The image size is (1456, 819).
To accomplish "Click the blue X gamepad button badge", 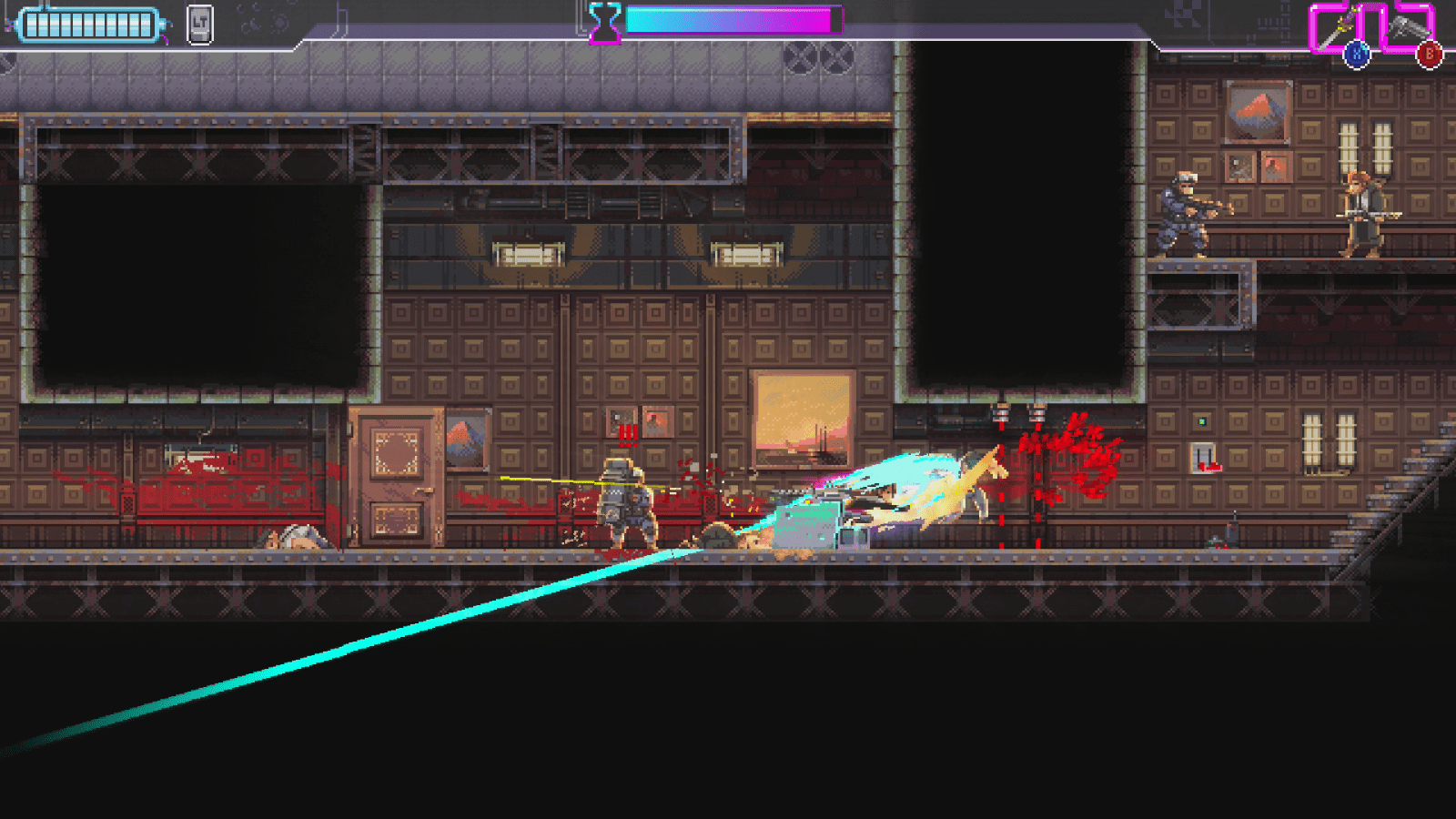I will (x=1355, y=53).
